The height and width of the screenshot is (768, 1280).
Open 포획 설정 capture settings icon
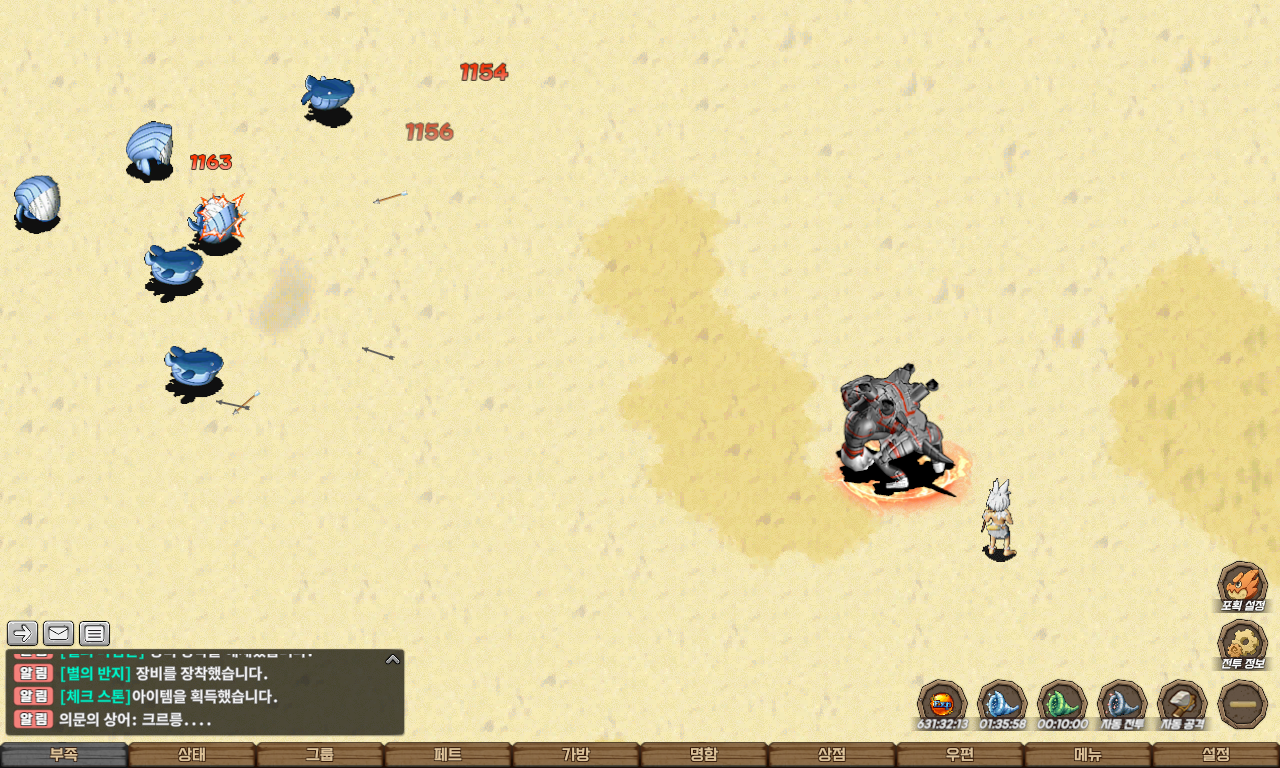(1242, 585)
